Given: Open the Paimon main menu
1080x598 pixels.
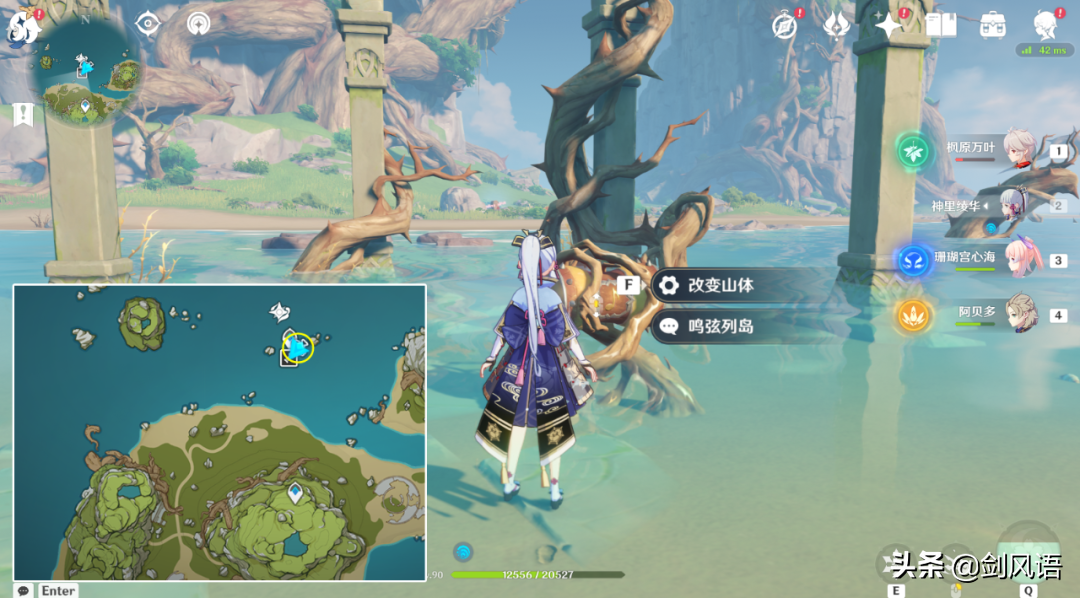Looking at the screenshot, I should point(24,28).
